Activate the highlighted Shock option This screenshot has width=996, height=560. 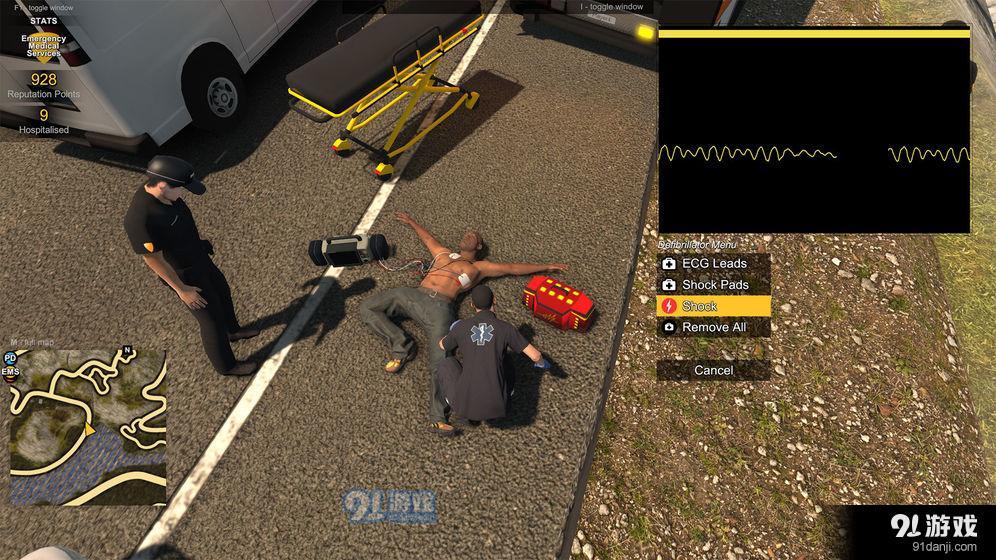pos(714,306)
